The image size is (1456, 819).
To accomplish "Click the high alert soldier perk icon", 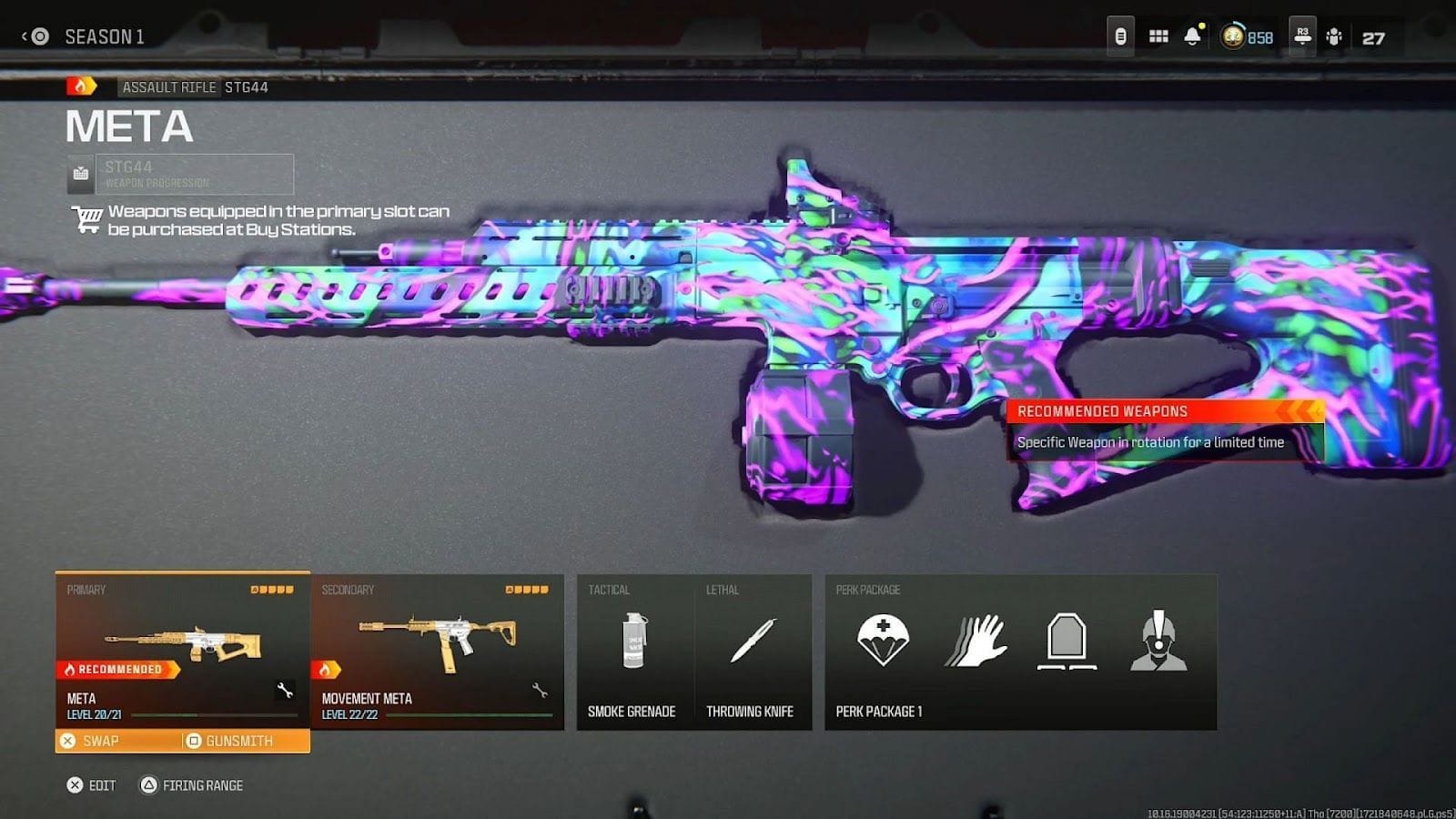I will pyautogui.click(x=1160, y=642).
